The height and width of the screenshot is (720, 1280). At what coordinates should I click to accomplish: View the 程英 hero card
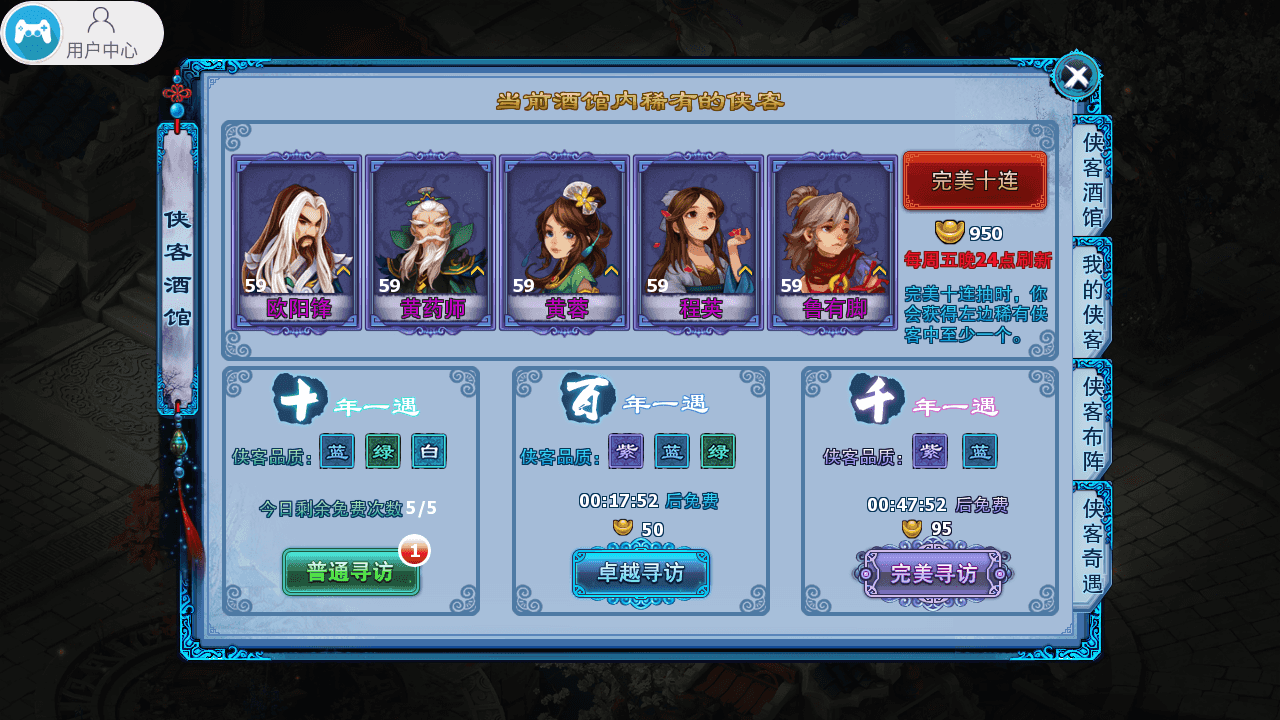coord(699,242)
